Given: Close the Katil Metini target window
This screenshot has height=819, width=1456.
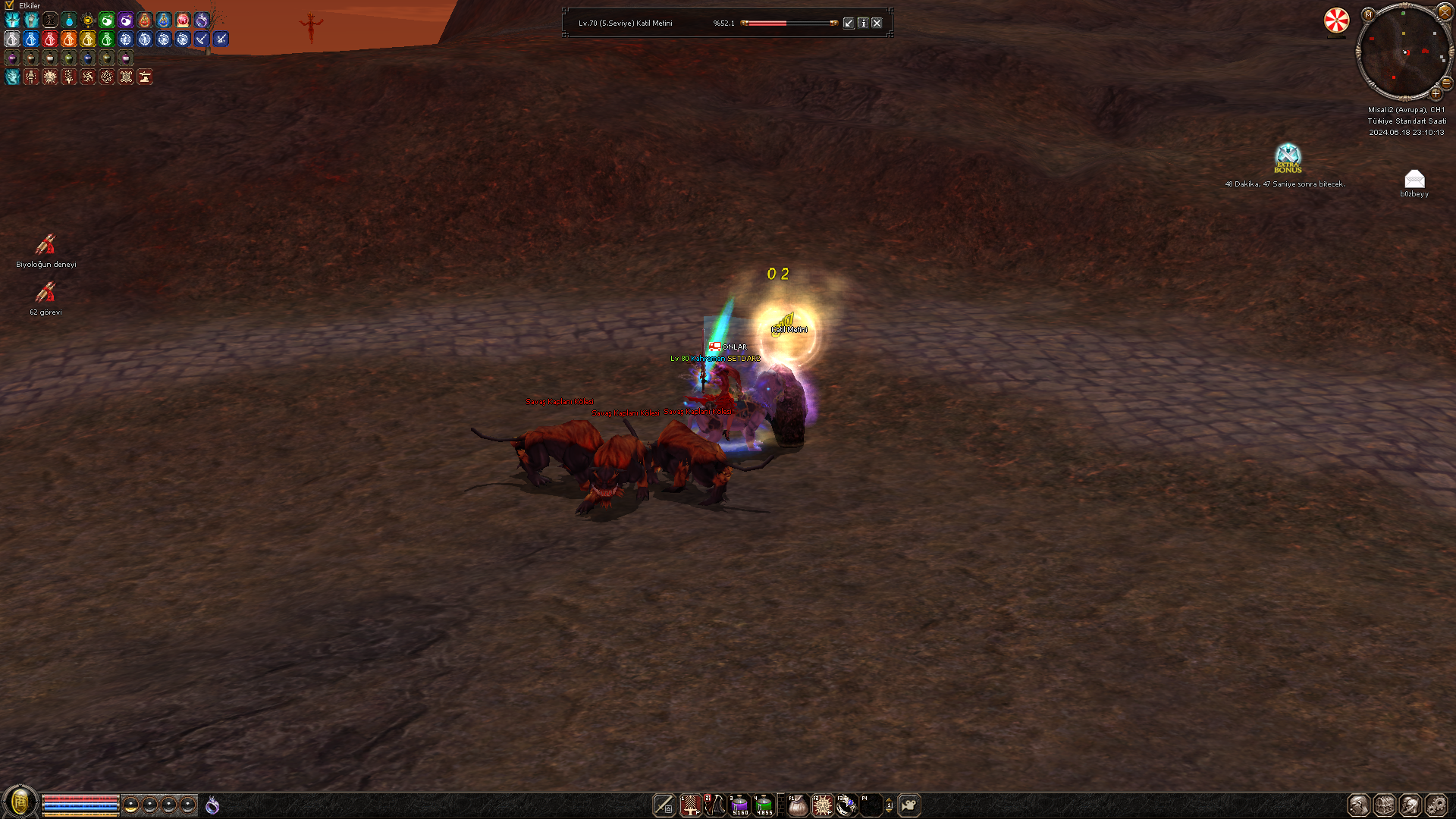Looking at the screenshot, I should (877, 23).
